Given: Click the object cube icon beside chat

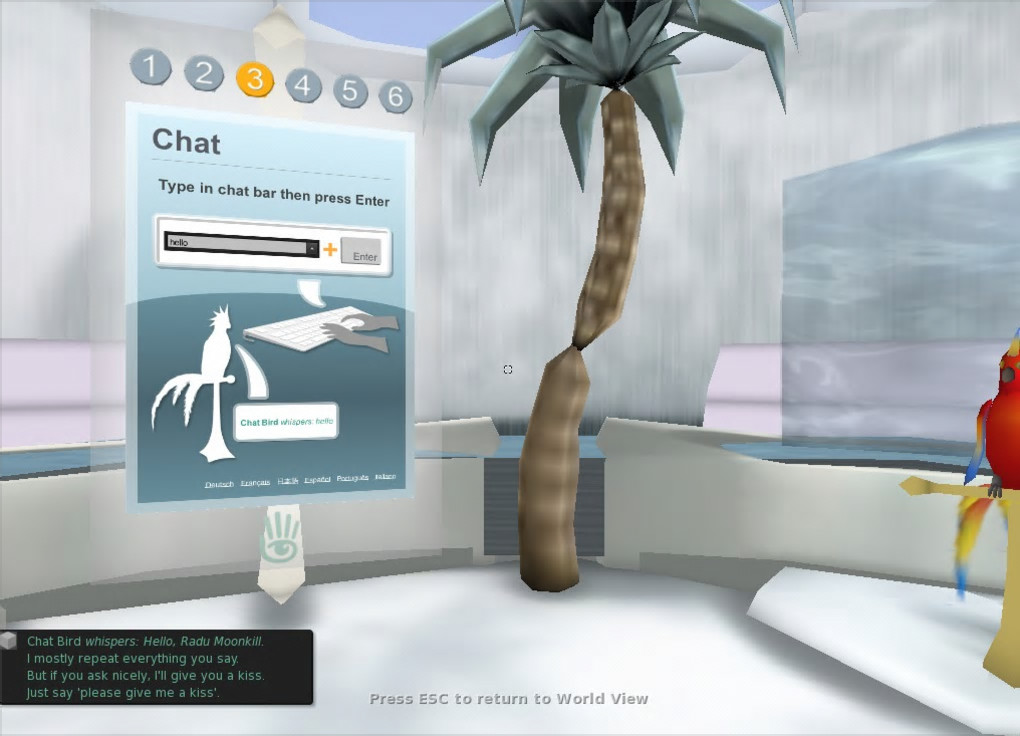Looking at the screenshot, I should tap(9, 640).
